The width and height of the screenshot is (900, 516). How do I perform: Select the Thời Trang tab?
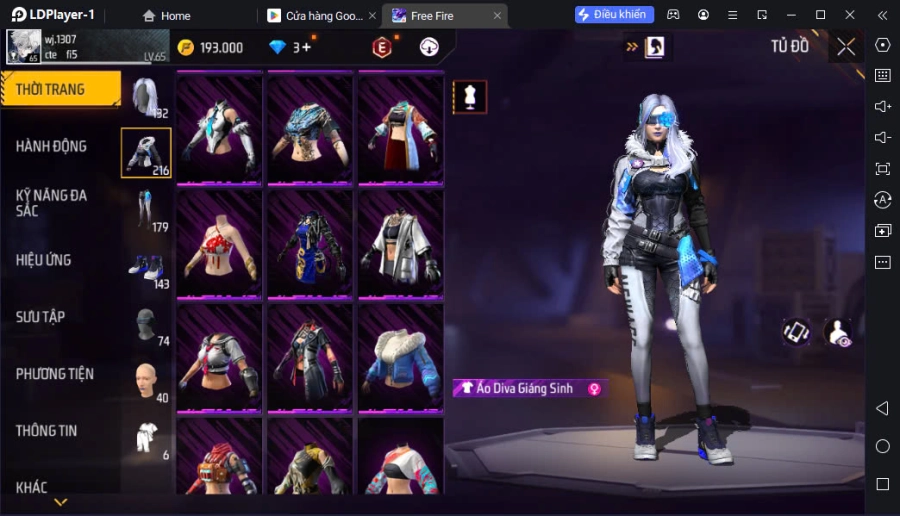pos(52,89)
